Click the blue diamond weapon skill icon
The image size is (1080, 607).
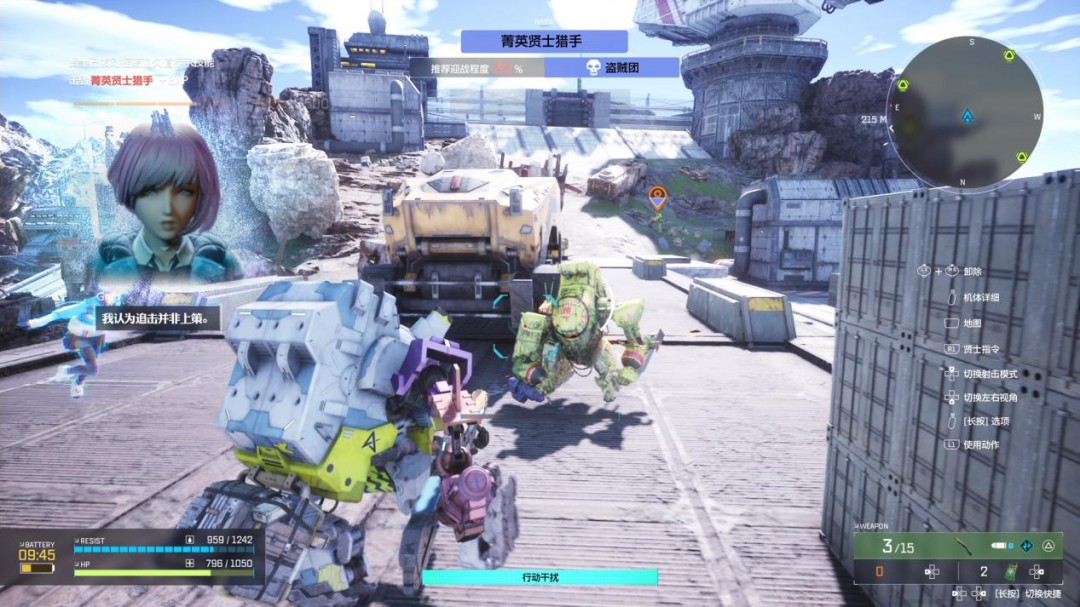[1026, 546]
